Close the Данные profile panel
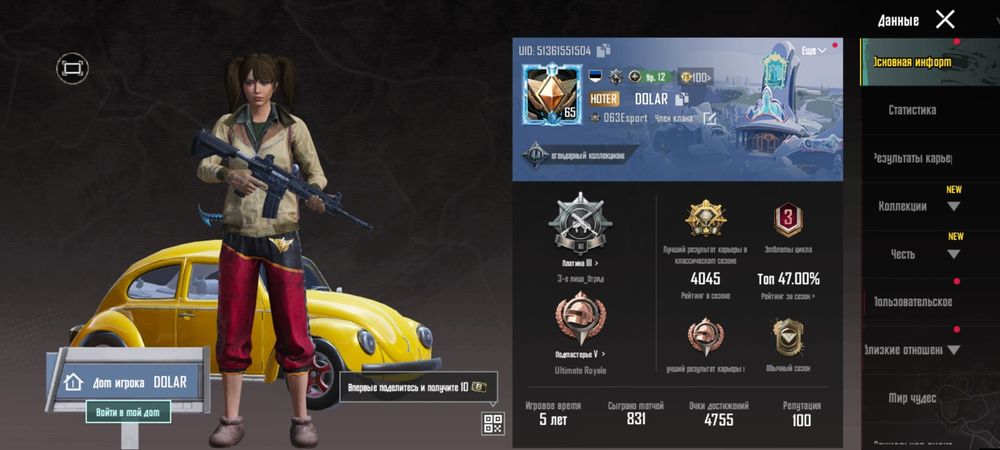The height and width of the screenshot is (450, 1000). 944,19
